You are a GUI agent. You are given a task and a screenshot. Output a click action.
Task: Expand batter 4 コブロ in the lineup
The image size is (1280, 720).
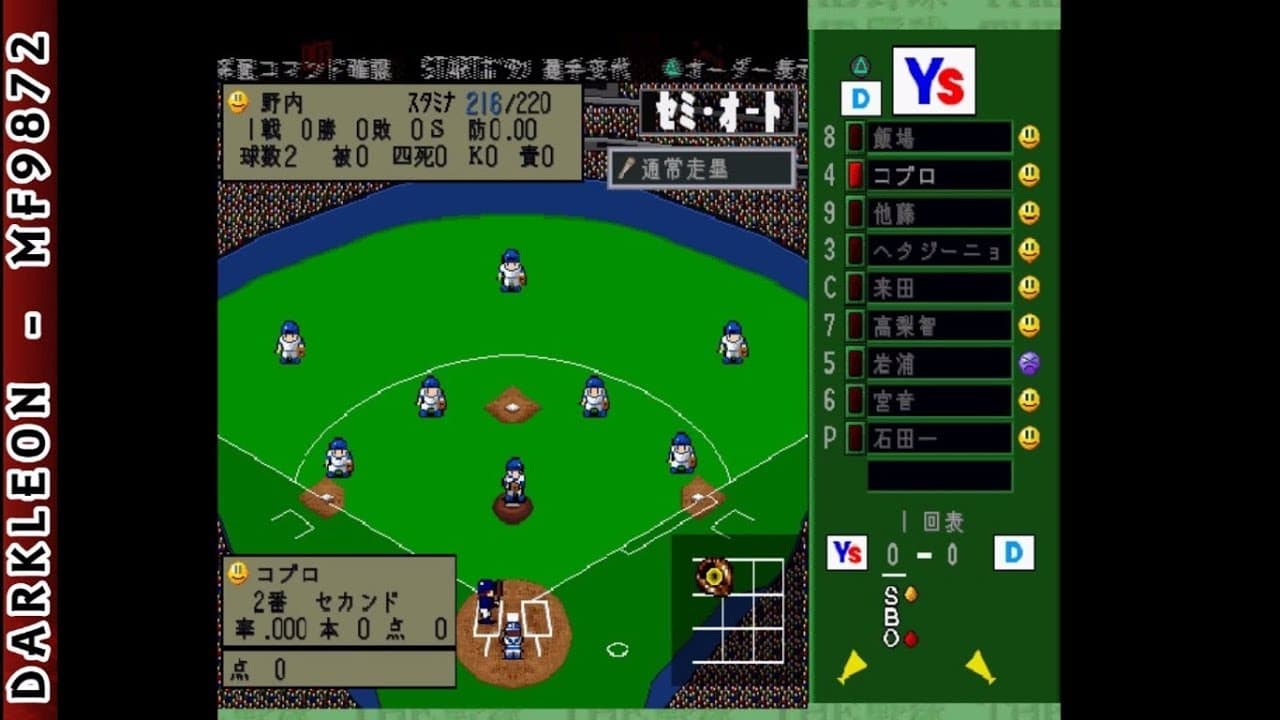(x=940, y=176)
